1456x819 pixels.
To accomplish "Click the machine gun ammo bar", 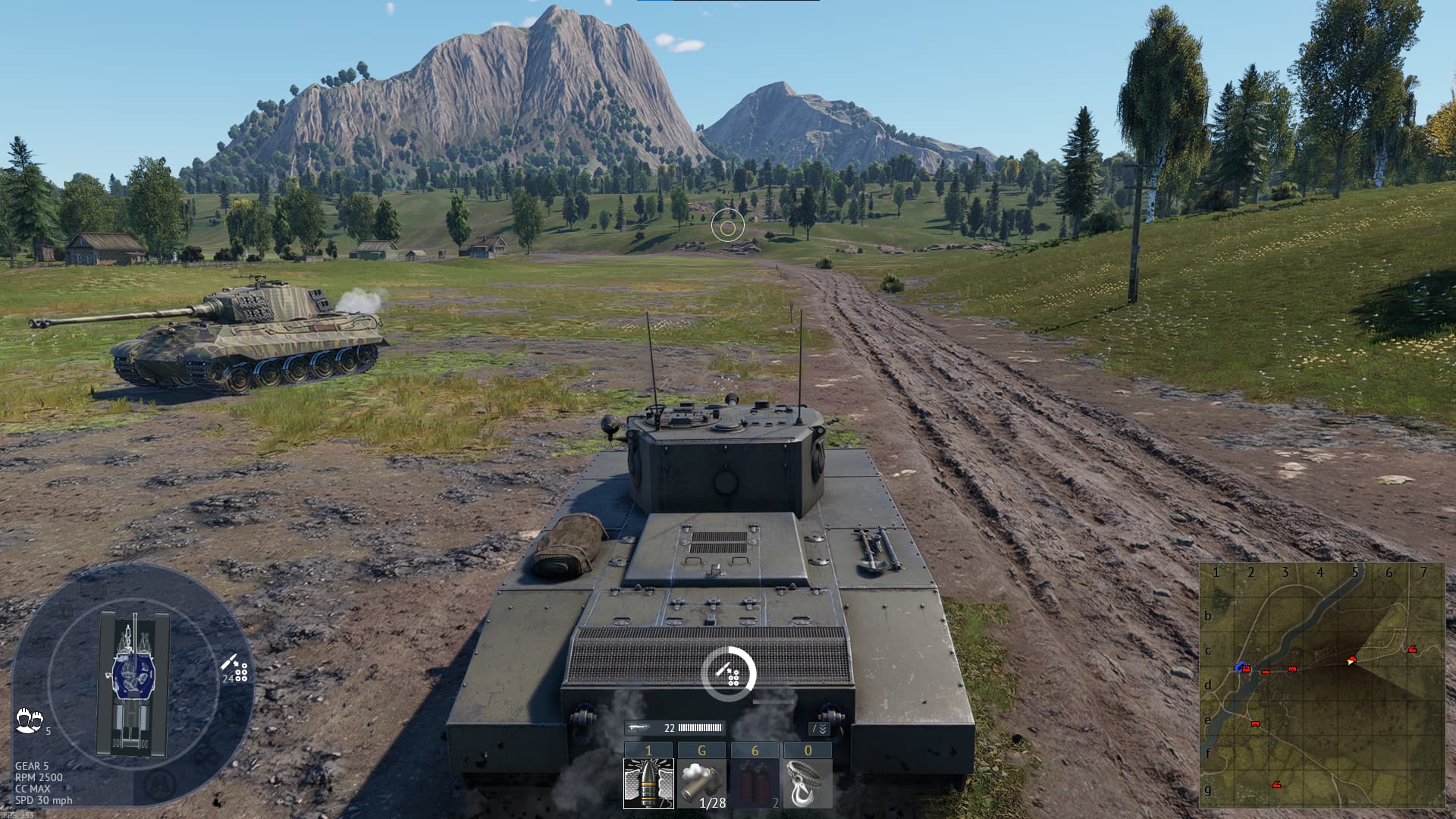I will click(699, 728).
